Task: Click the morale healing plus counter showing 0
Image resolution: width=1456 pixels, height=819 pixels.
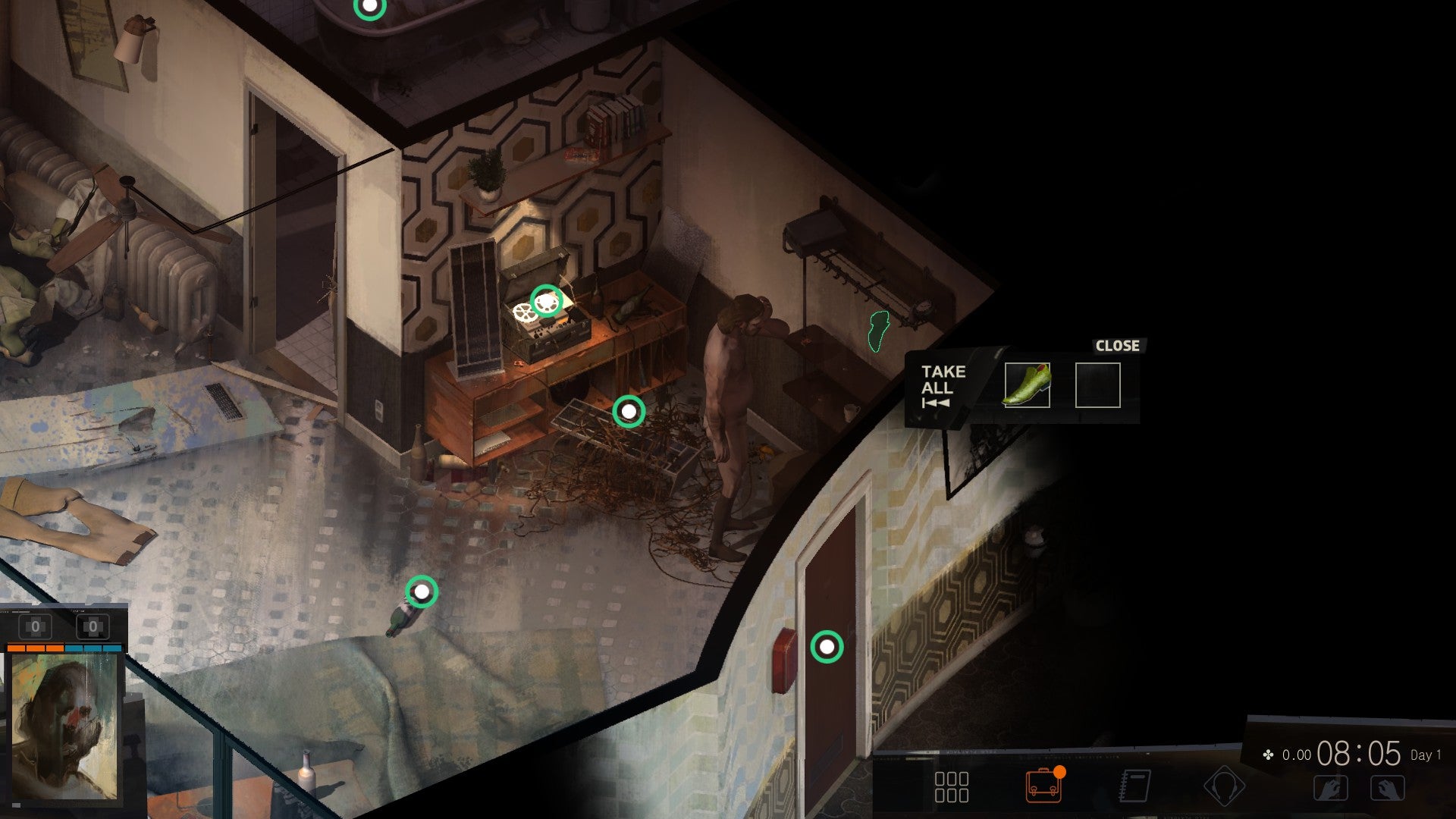Action: (91, 626)
